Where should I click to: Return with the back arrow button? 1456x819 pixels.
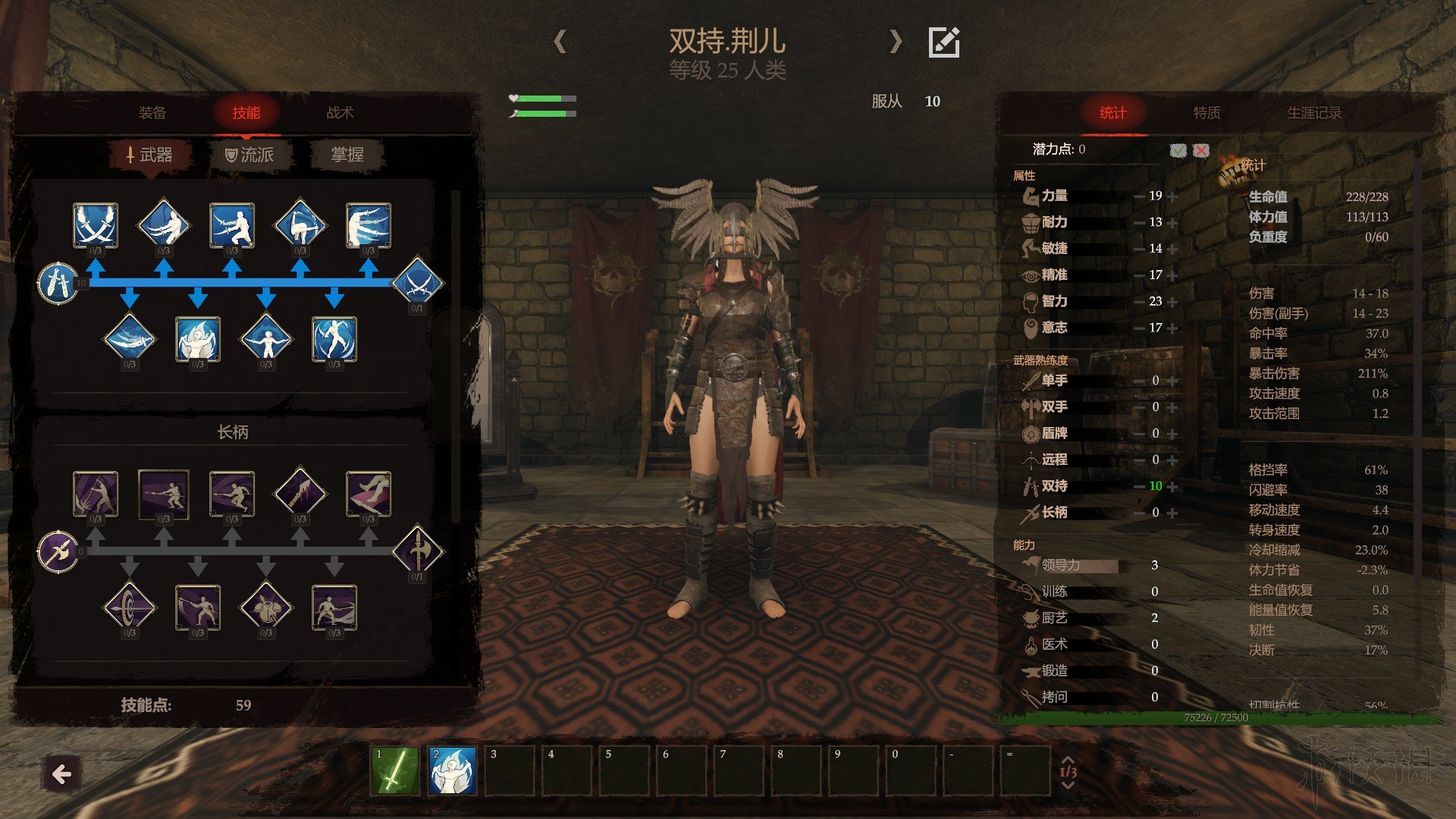(61, 774)
